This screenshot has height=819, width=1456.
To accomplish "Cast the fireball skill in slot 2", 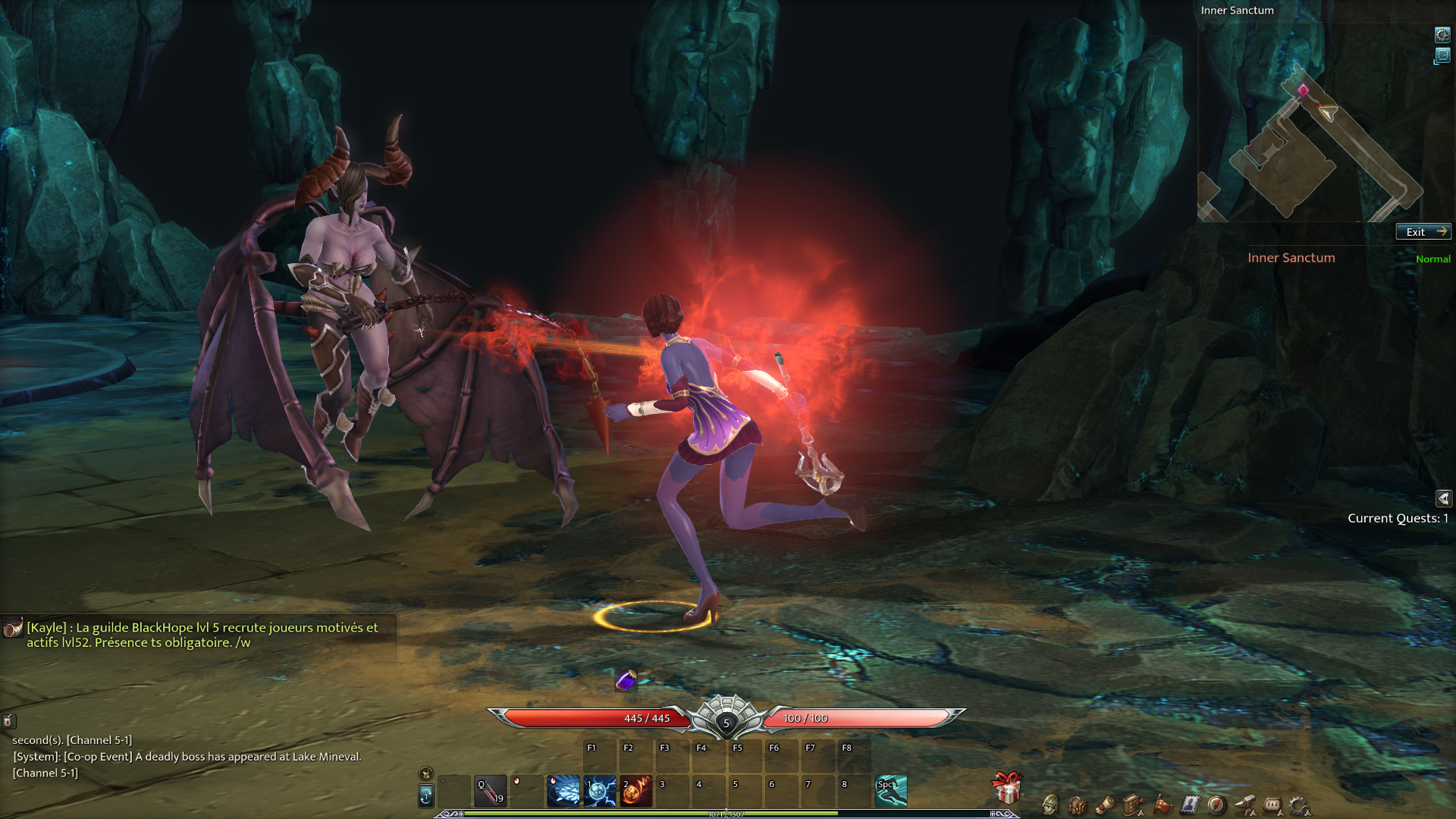I will point(636,791).
